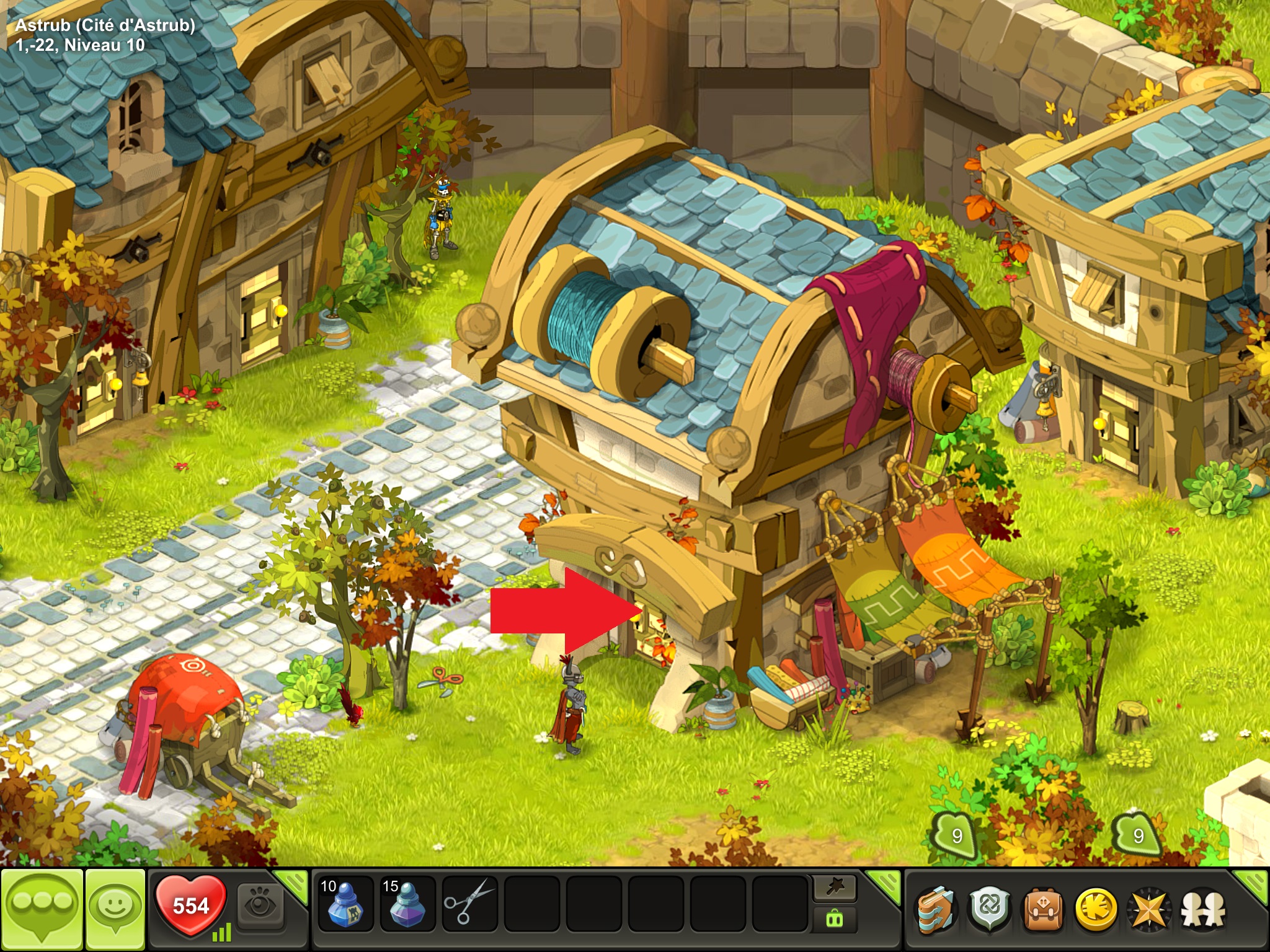Use the purple potion with quantity 15
This screenshot has width=1270, height=952.
point(407,905)
